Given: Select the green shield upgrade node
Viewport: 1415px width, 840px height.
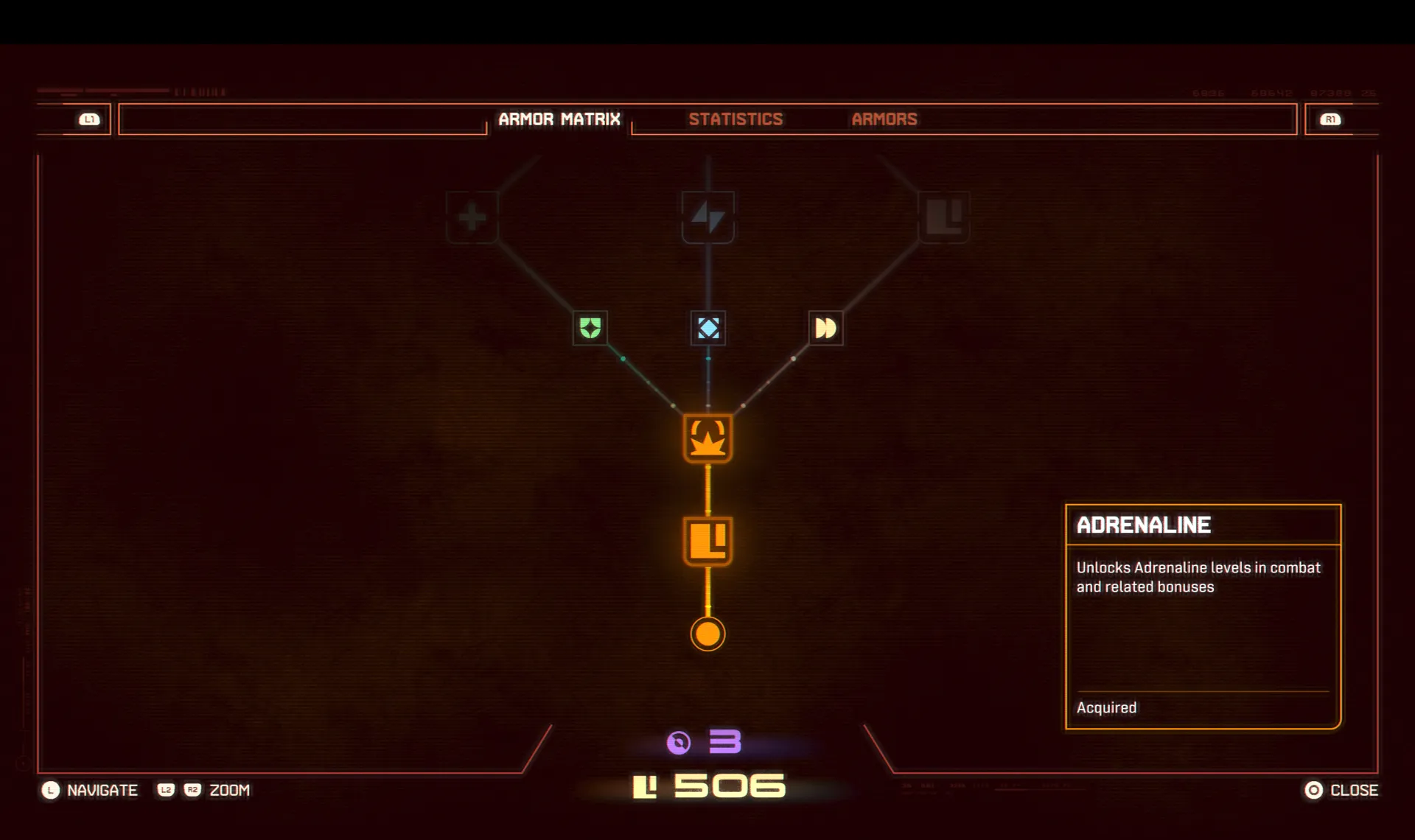Looking at the screenshot, I should [590, 328].
